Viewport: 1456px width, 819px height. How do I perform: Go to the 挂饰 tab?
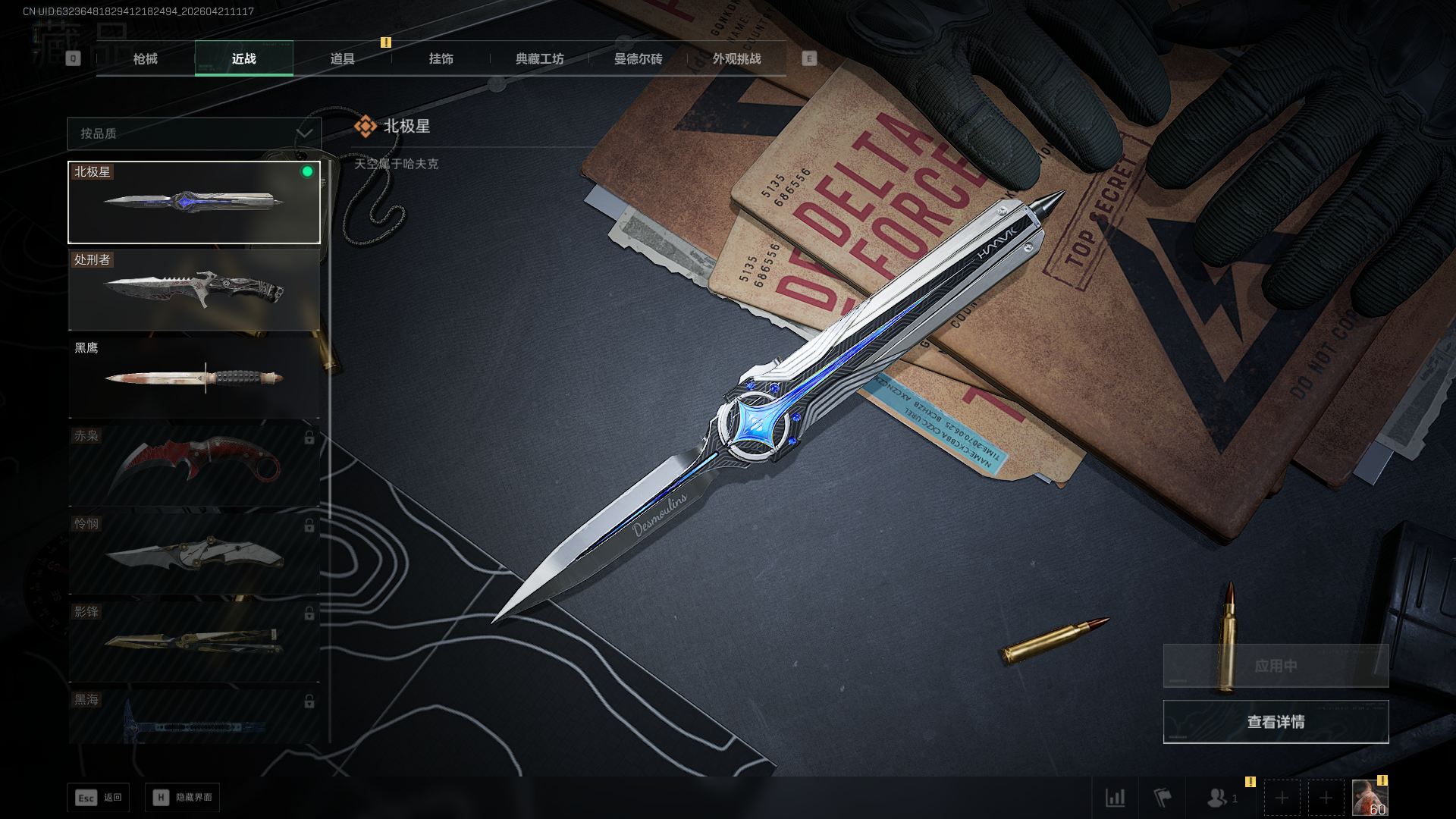[441, 58]
